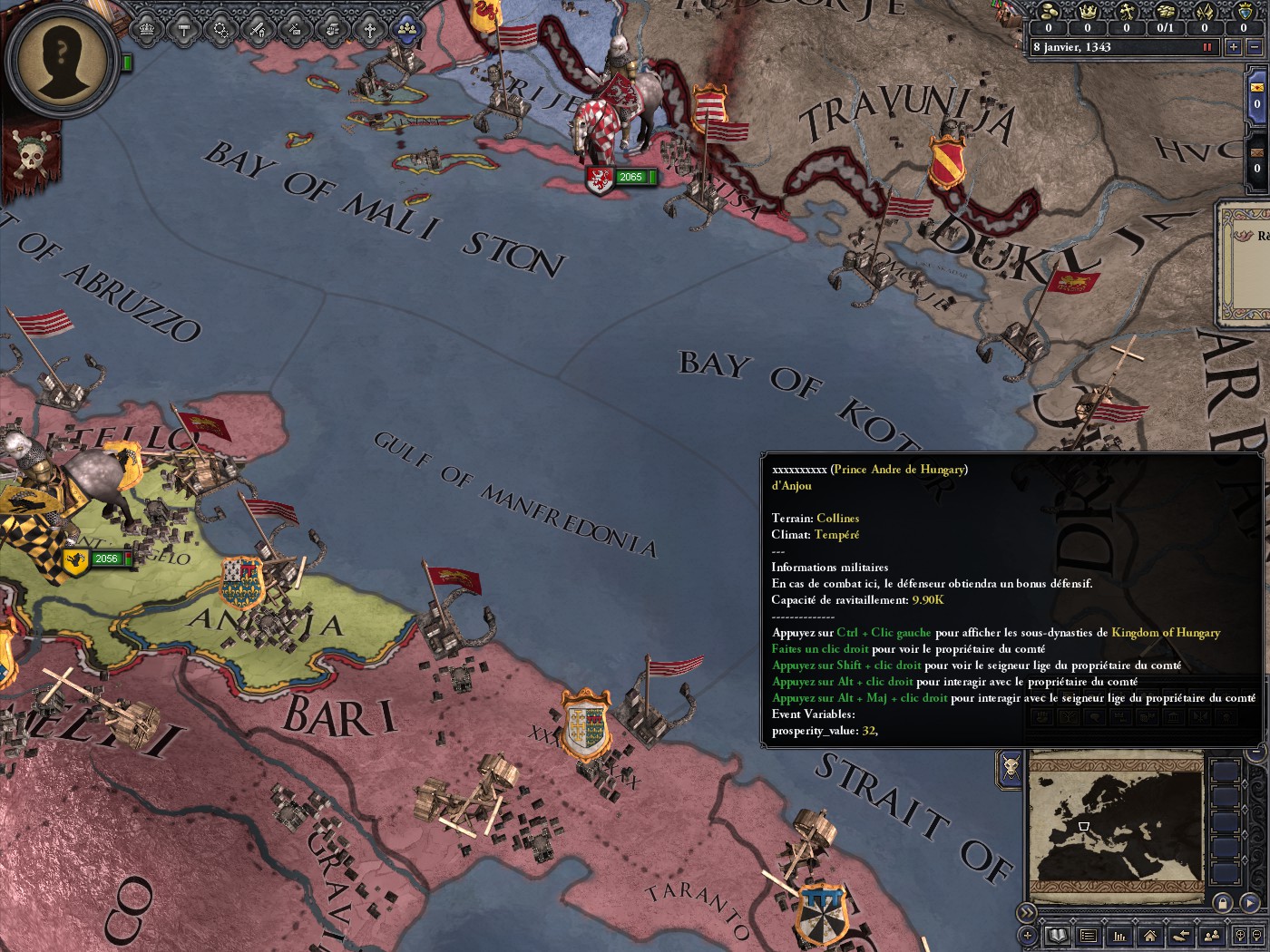
Task: Open statistics with the bar chart icon
Action: tap(1119, 937)
